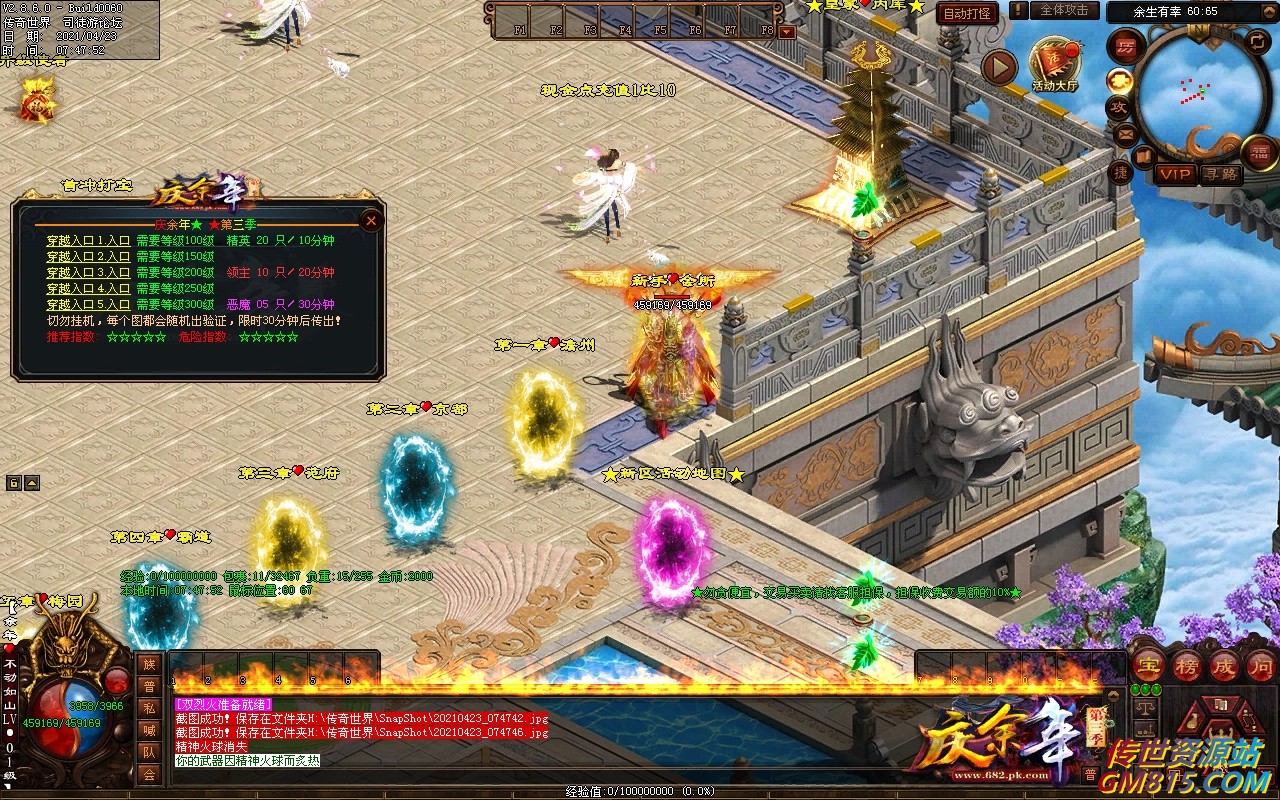Open the 活动大厅 event hall icon

(x=1054, y=63)
